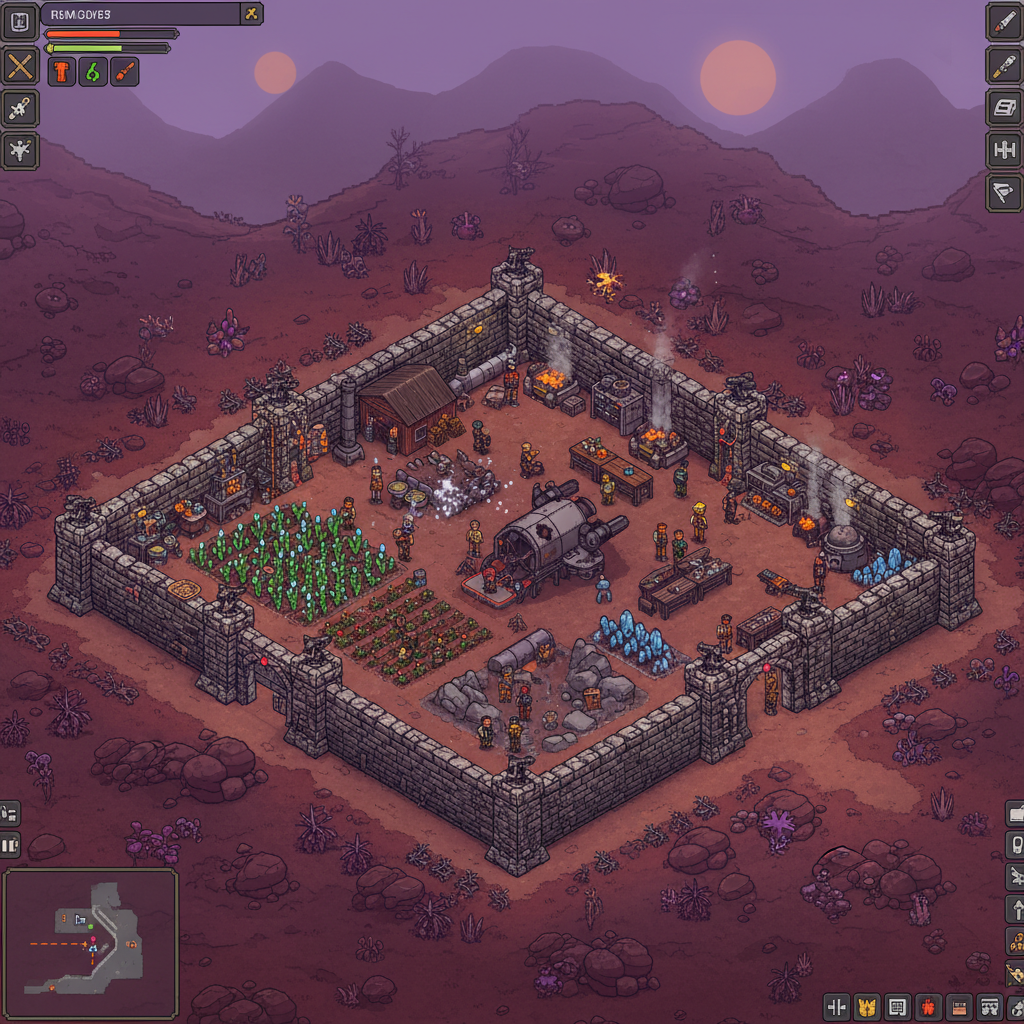The image size is (1024, 1024).
Task: Select the white framed grid icon
Action: tap(898, 1006)
